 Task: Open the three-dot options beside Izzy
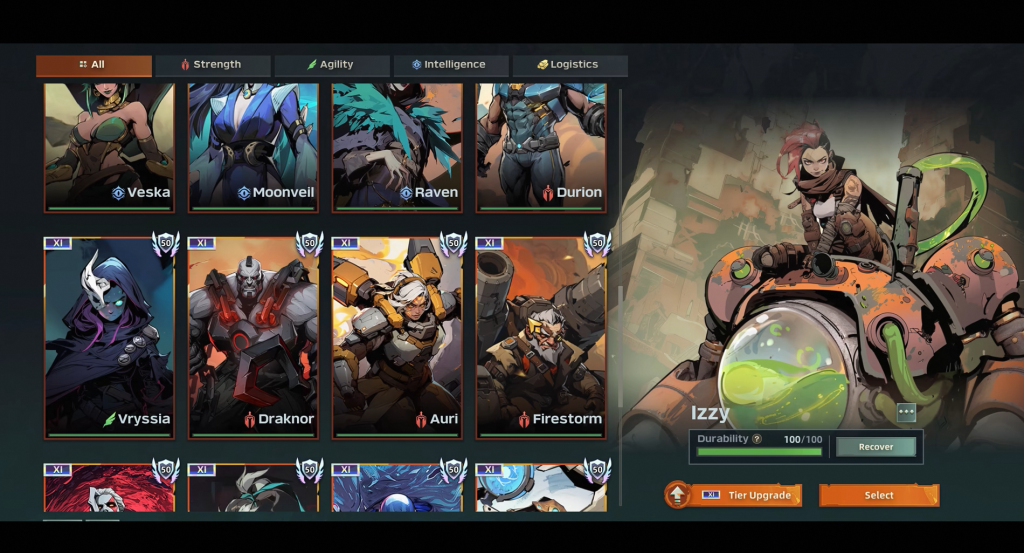pyautogui.click(x=906, y=413)
